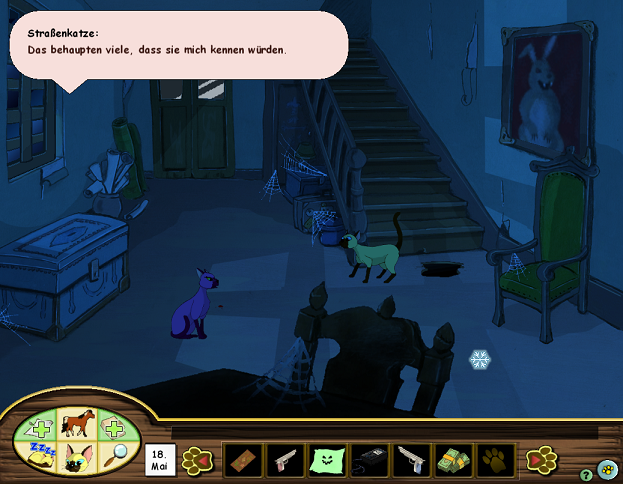Screen dimensions: 623x484
Task: Click the round blue paw menu button
Action: [x=607, y=469]
